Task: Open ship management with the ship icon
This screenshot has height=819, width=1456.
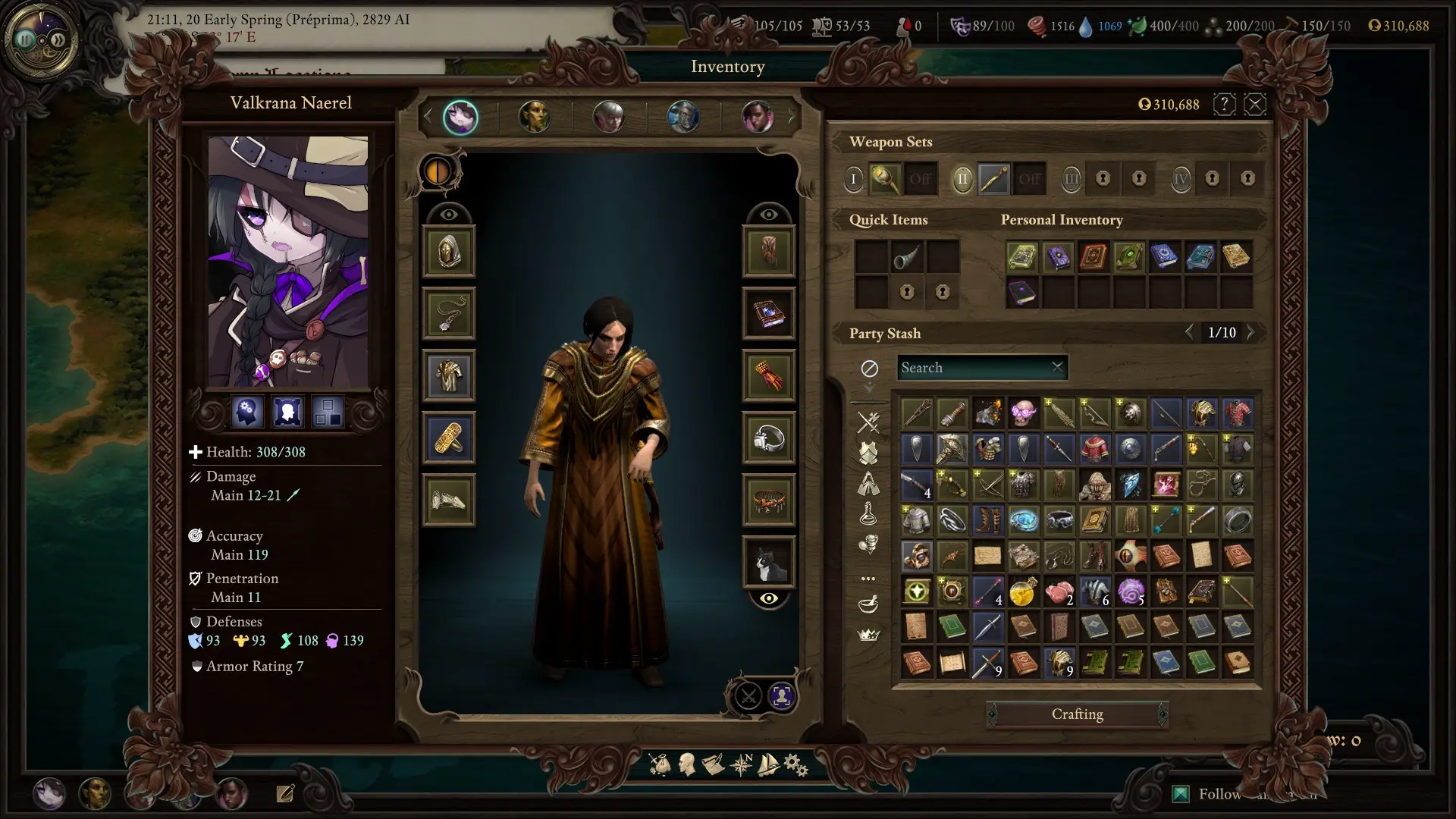Action: pyautogui.click(x=767, y=765)
